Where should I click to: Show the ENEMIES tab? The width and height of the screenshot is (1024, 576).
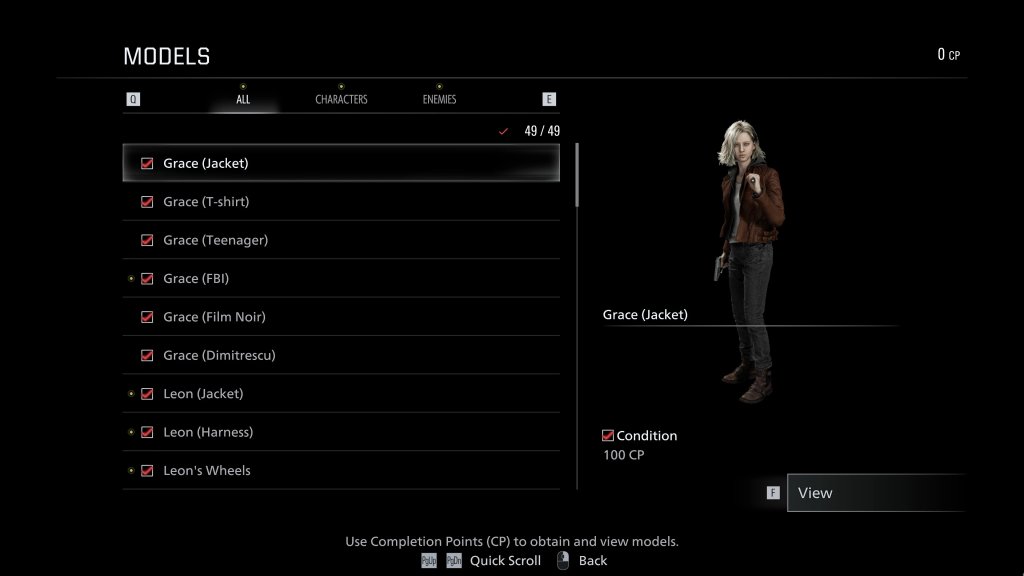[x=439, y=99]
